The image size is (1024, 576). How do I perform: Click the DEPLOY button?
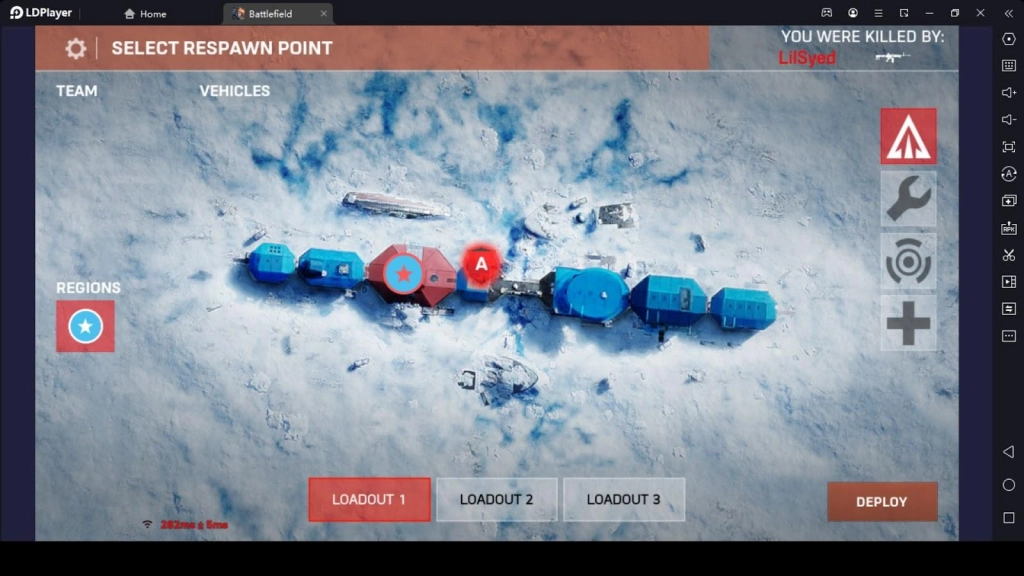point(881,502)
